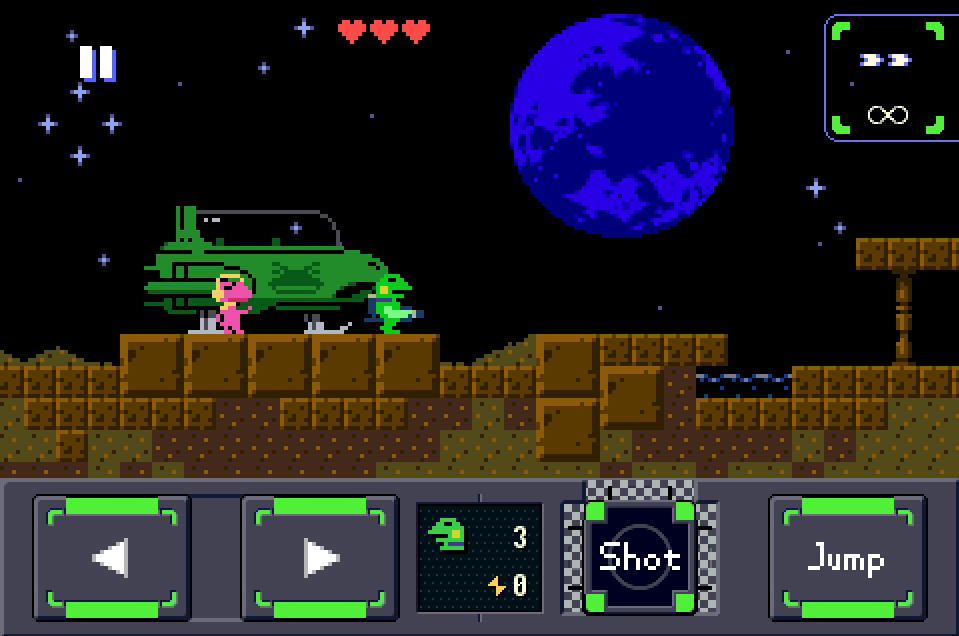
Task: Fire using the Shot button
Action: coord(640,558)
